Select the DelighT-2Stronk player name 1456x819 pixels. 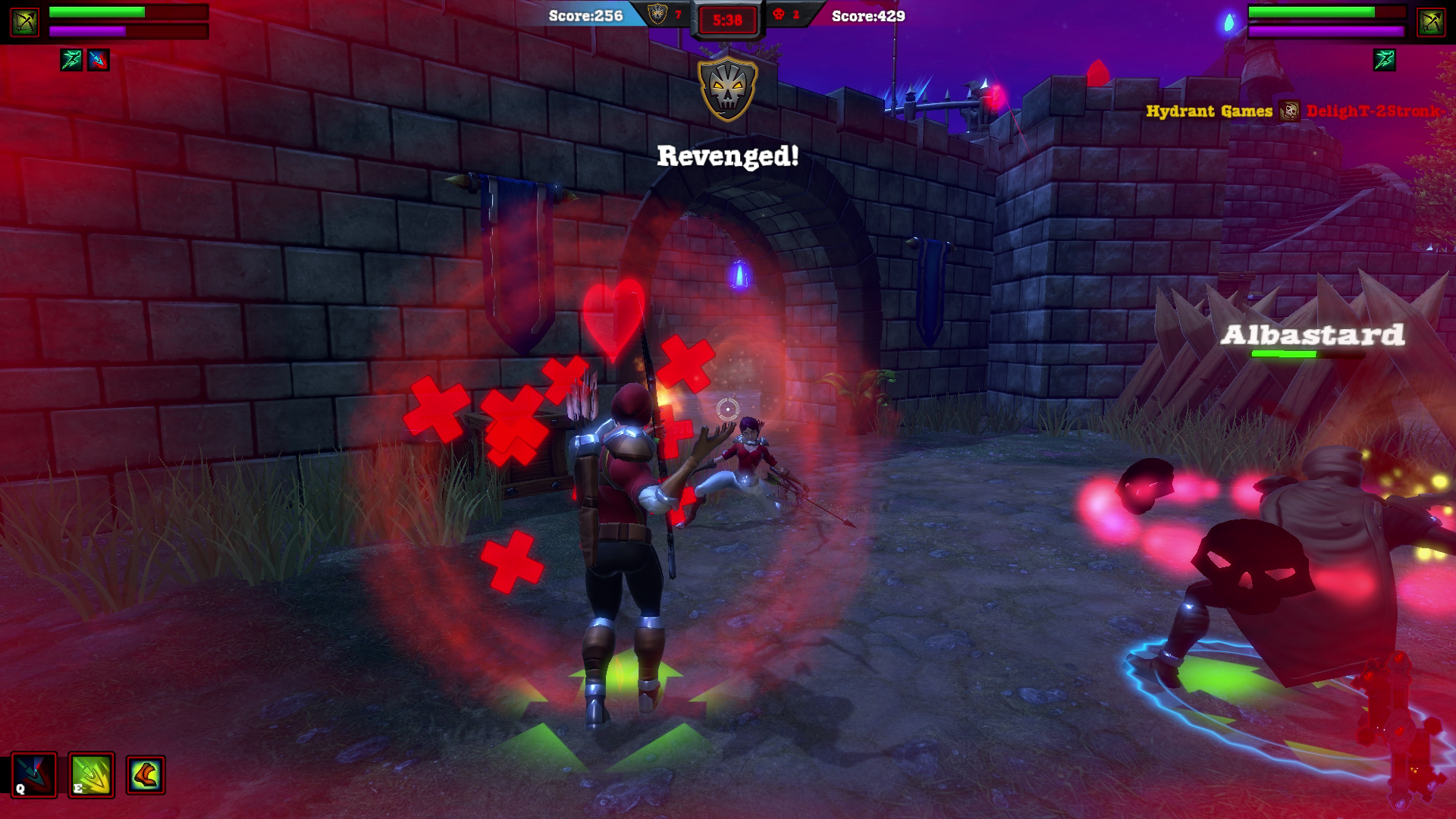coord(1374,111)
